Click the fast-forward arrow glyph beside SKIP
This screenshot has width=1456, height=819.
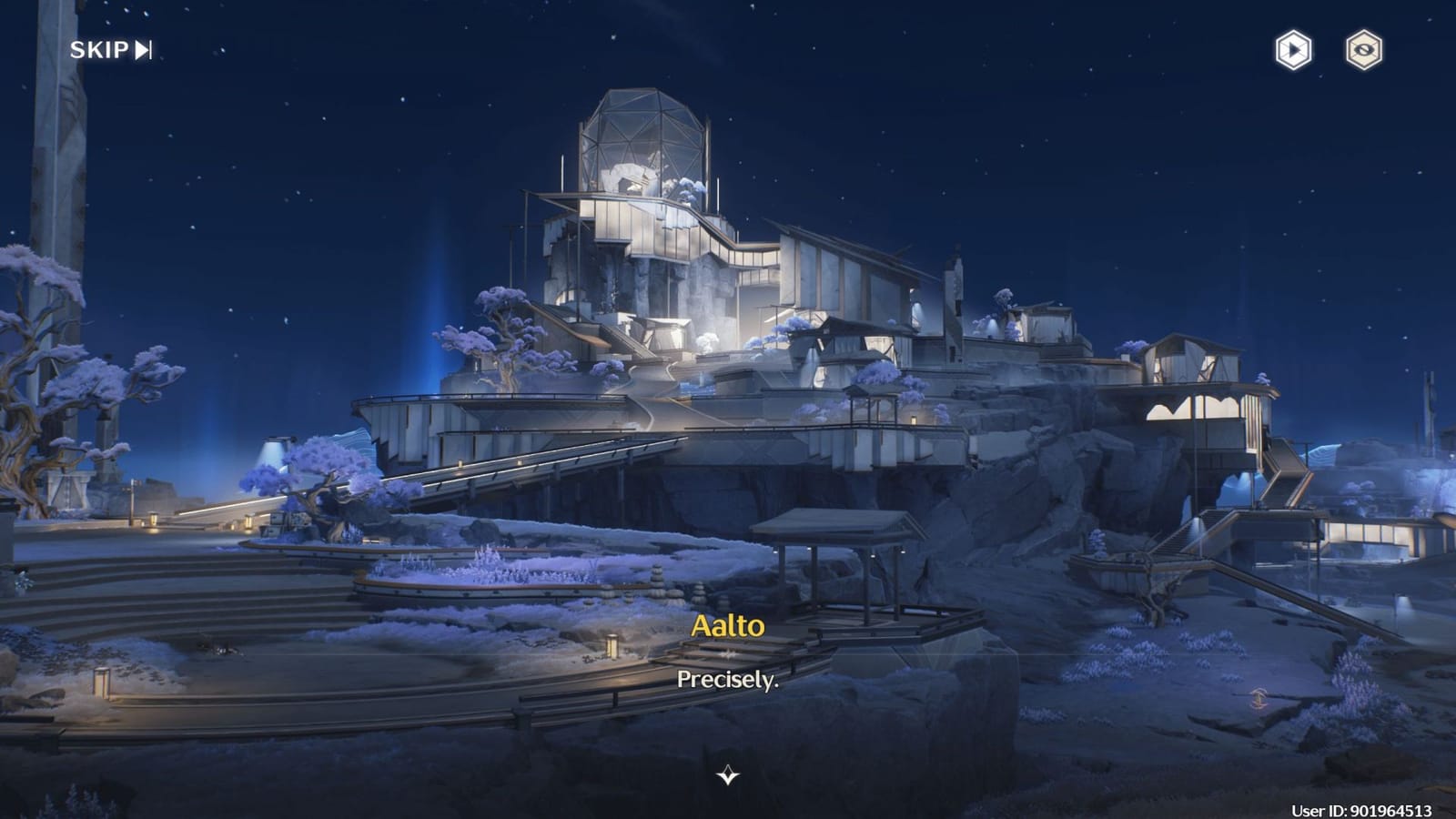point(141,50)
